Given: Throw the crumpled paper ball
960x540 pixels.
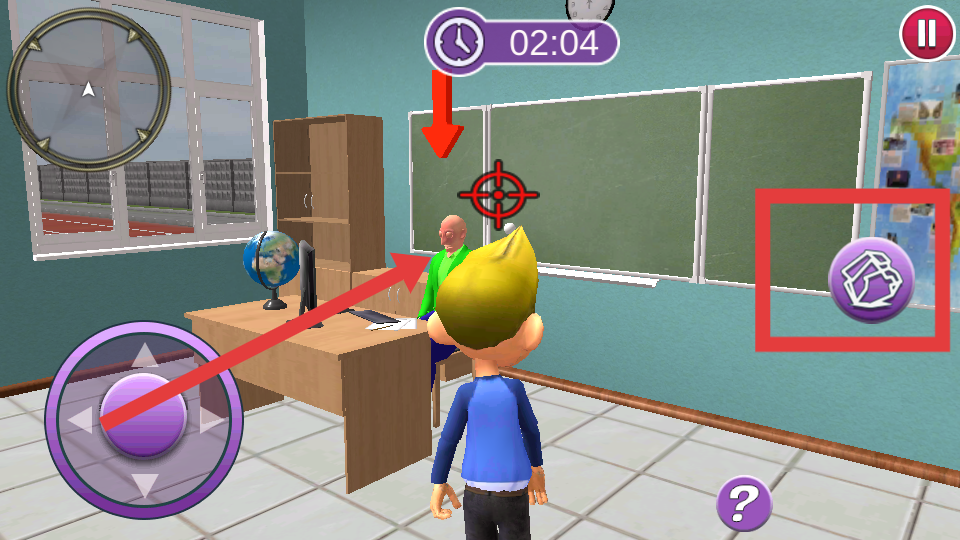Looking at the screenshot, I should (871, 280).
